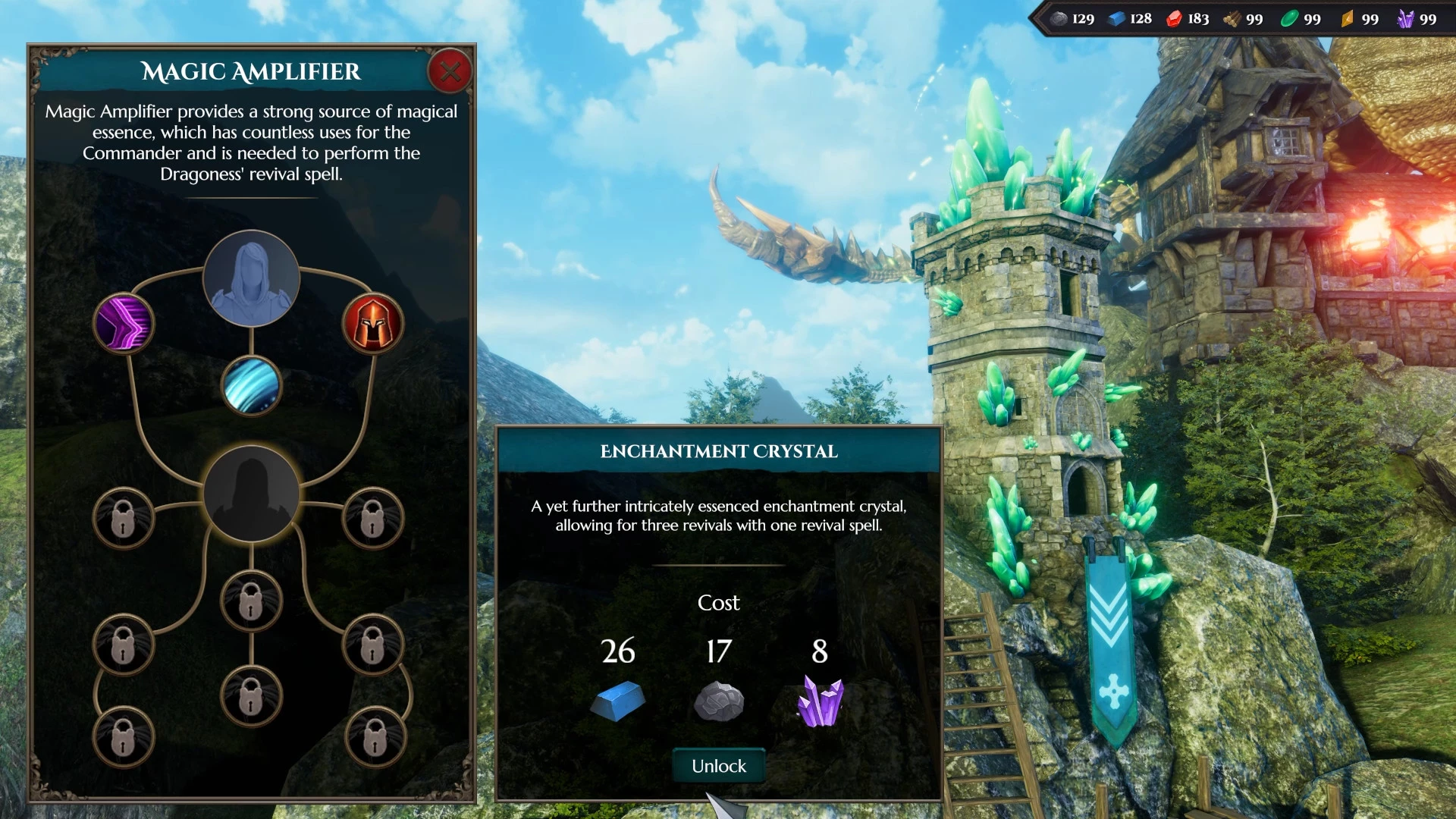Select the red helmet upgrade node
This screenshot has height=819, width=1456.
click(x=372, y=324)
